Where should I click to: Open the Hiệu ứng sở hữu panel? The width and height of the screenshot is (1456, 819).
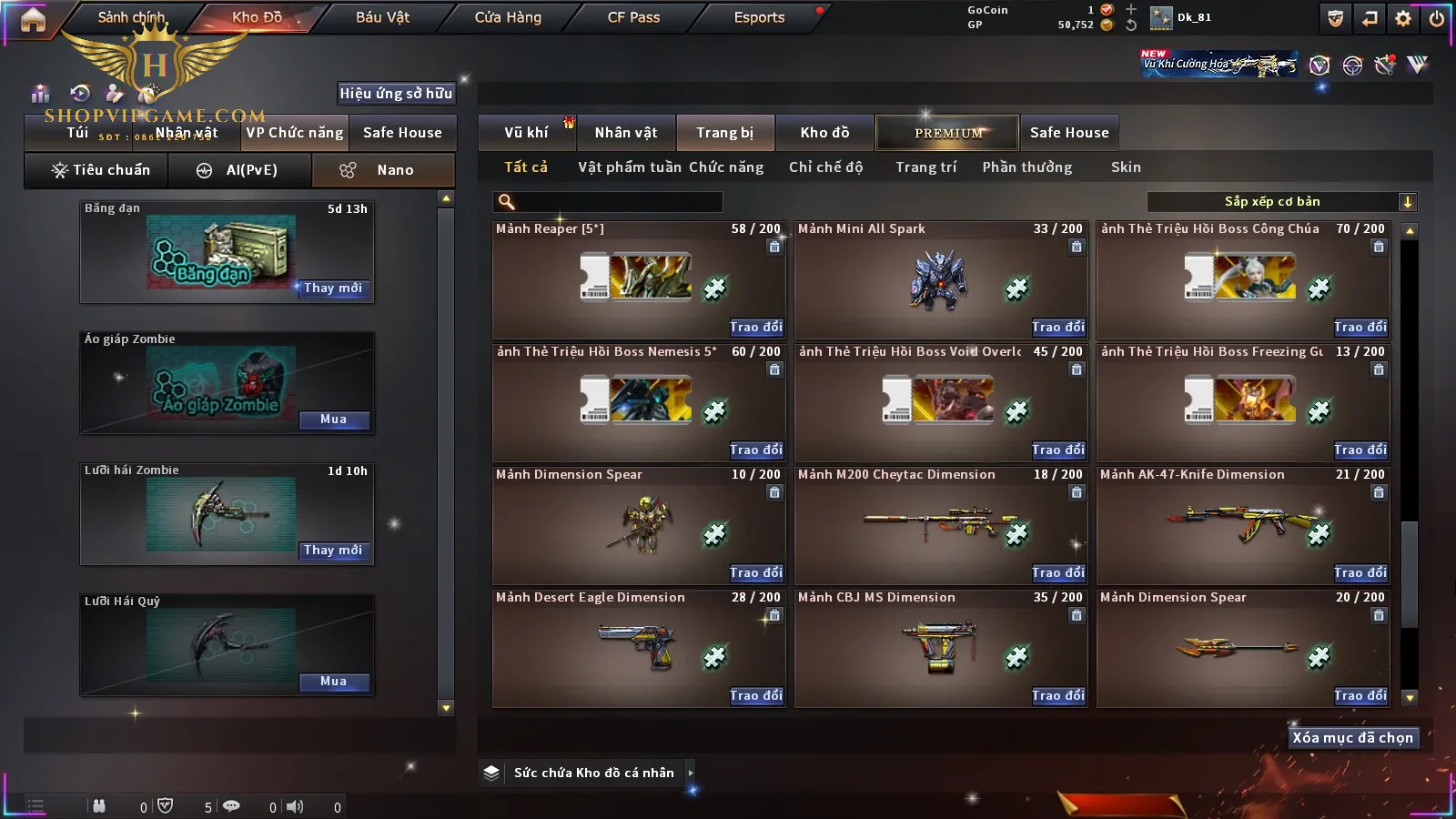[396, 93]
